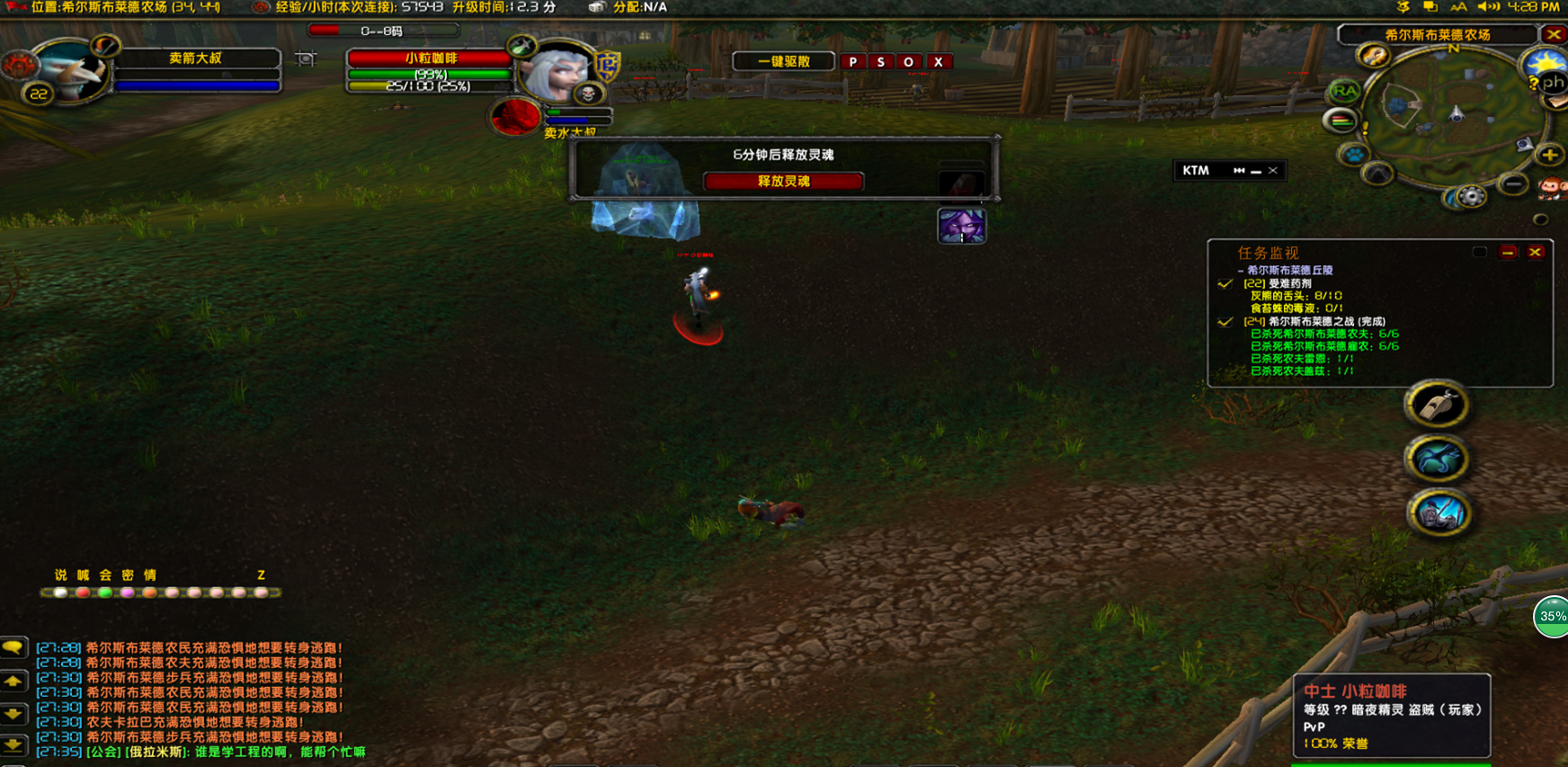Click the O button beside the S

click(908, 62)
